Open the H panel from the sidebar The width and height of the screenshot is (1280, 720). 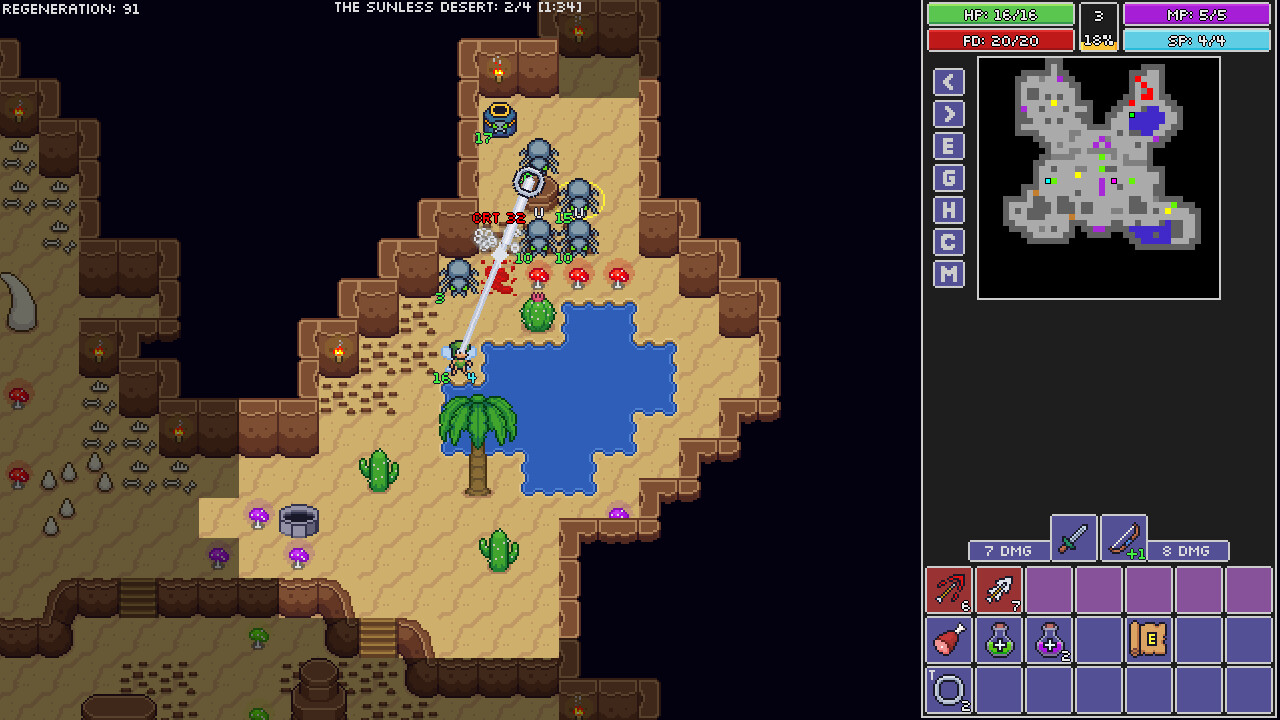coord(947,209)
